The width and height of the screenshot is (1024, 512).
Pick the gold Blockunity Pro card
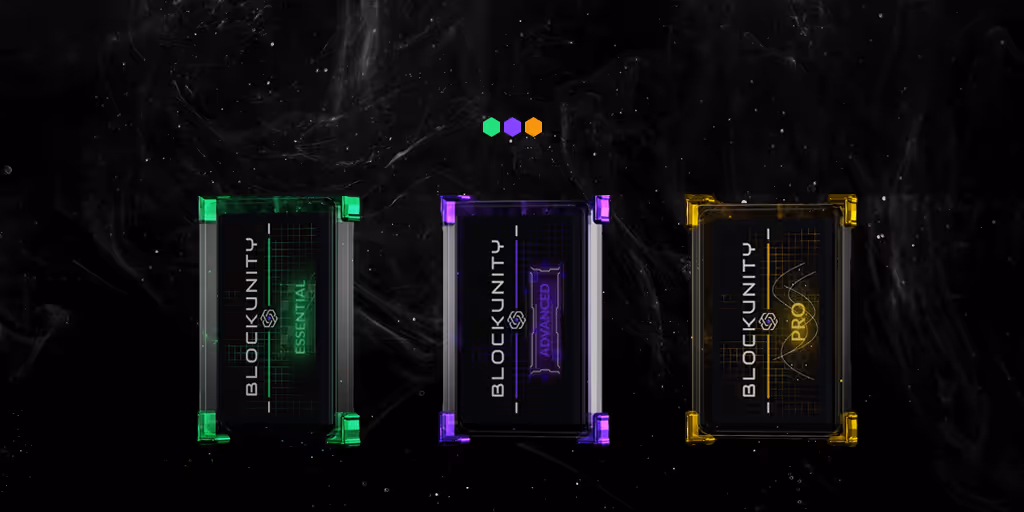click(x=770, y=319)
